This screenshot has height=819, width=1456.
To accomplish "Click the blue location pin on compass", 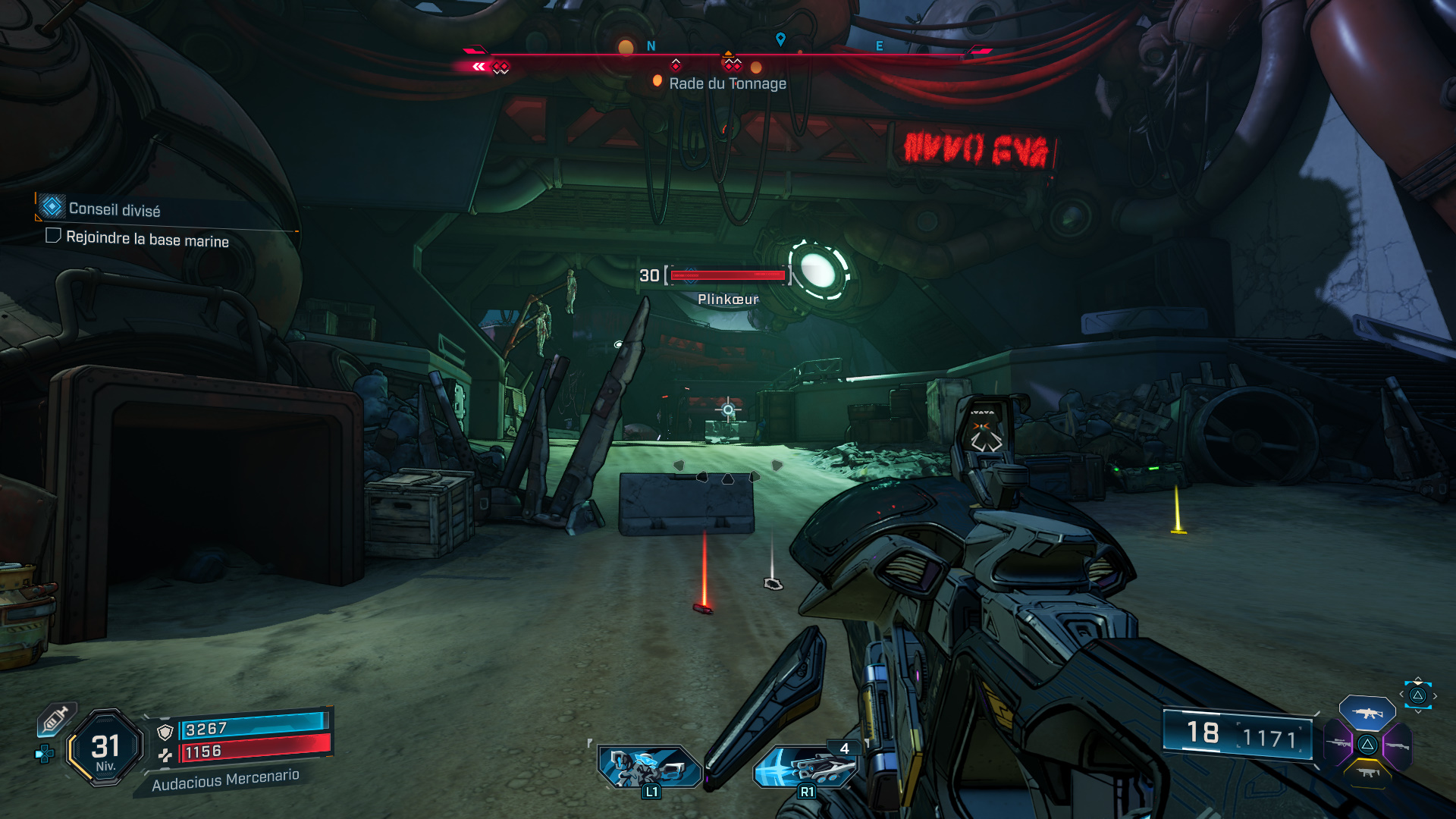I will pos(780,39).
